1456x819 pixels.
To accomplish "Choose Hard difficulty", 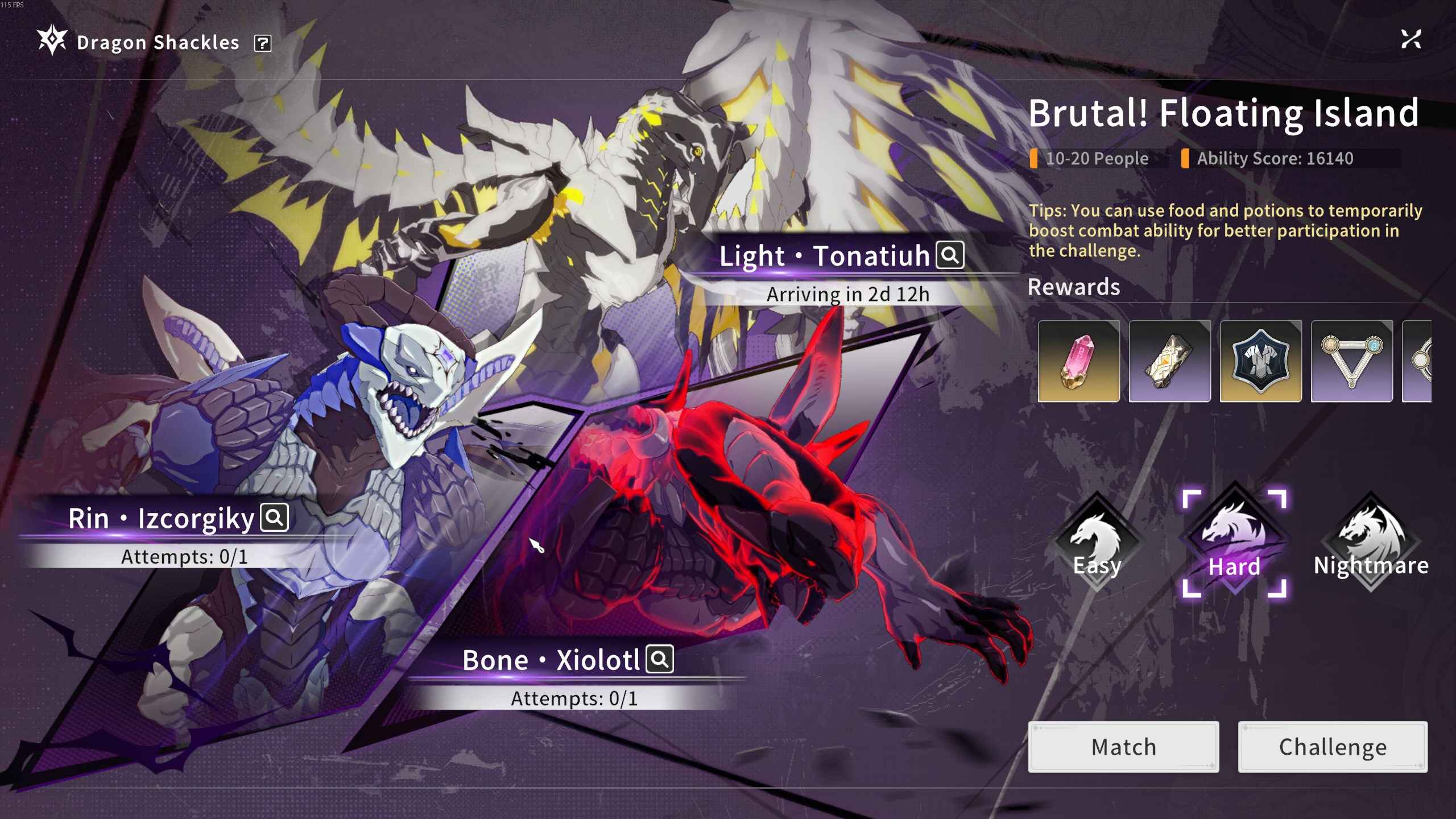I will pyautogui.click(x=1234, y=543).
